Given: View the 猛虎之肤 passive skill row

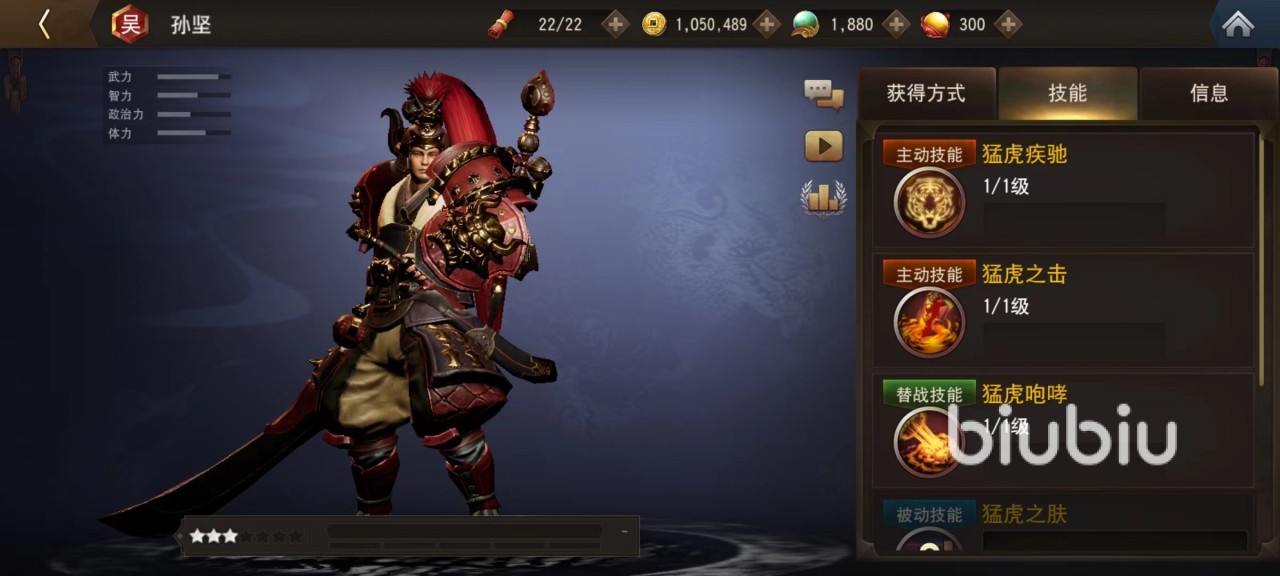Looking at the screenshot, I should point(1064,526).
